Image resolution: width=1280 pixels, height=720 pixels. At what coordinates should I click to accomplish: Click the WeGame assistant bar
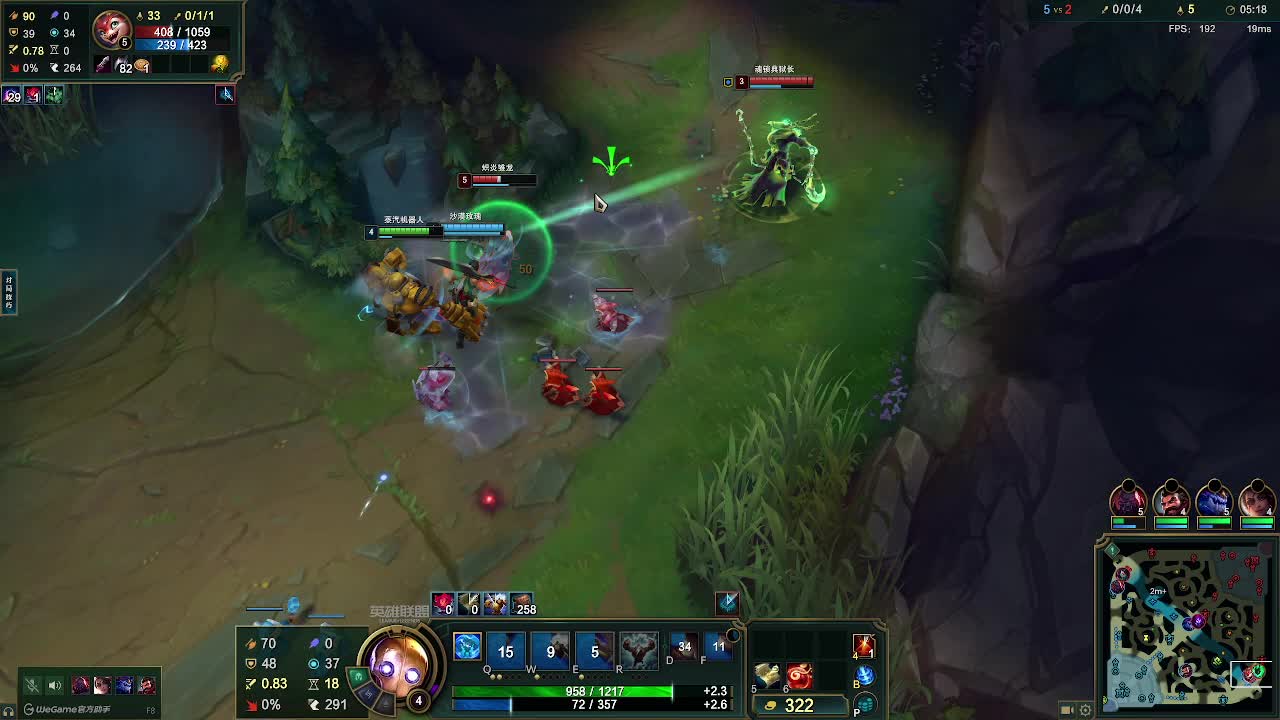coord(70,709)
